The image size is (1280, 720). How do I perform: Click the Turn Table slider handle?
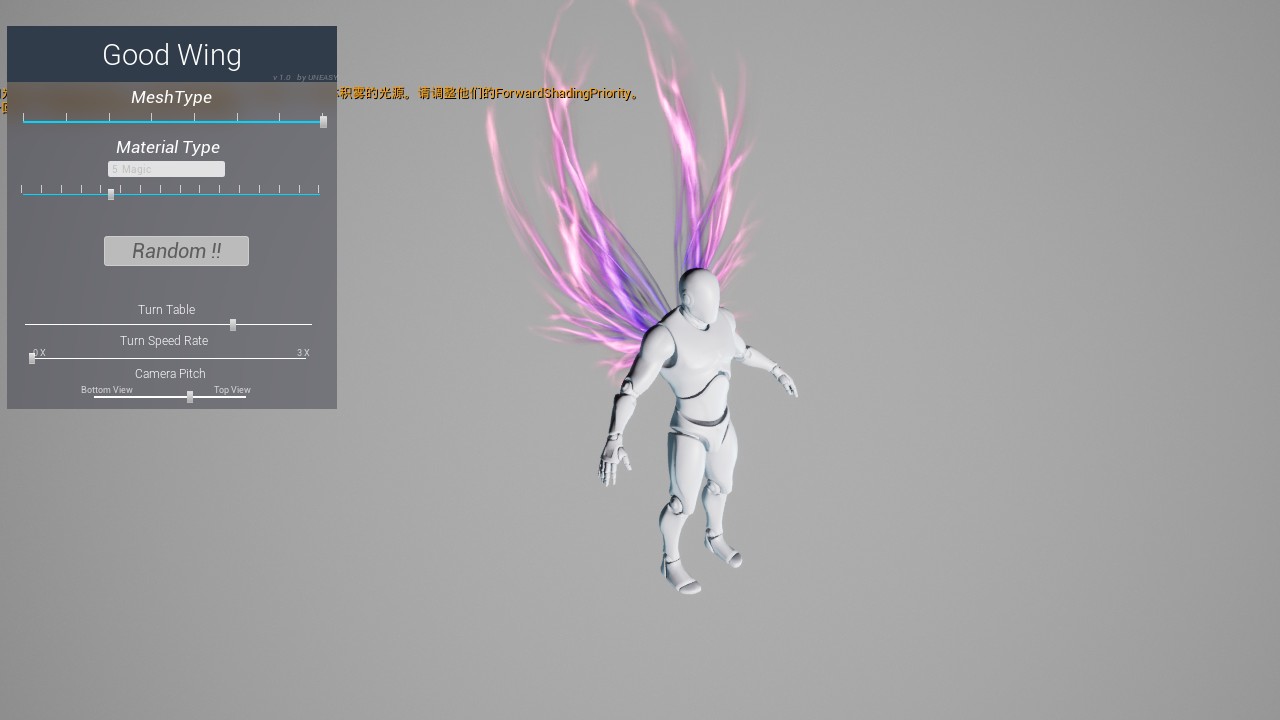pyautogui.click(x=233, y=325)
